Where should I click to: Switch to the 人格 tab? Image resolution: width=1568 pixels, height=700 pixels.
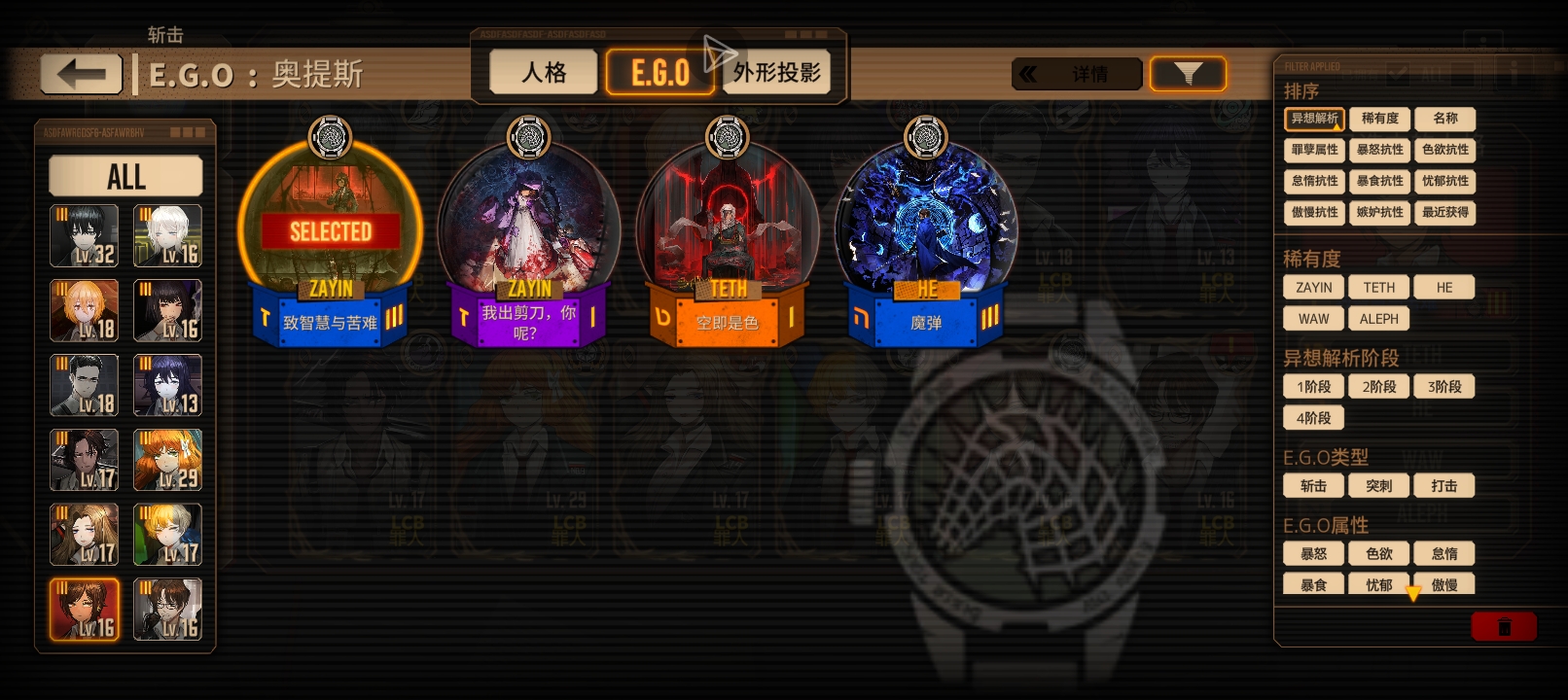click(542, 71)
